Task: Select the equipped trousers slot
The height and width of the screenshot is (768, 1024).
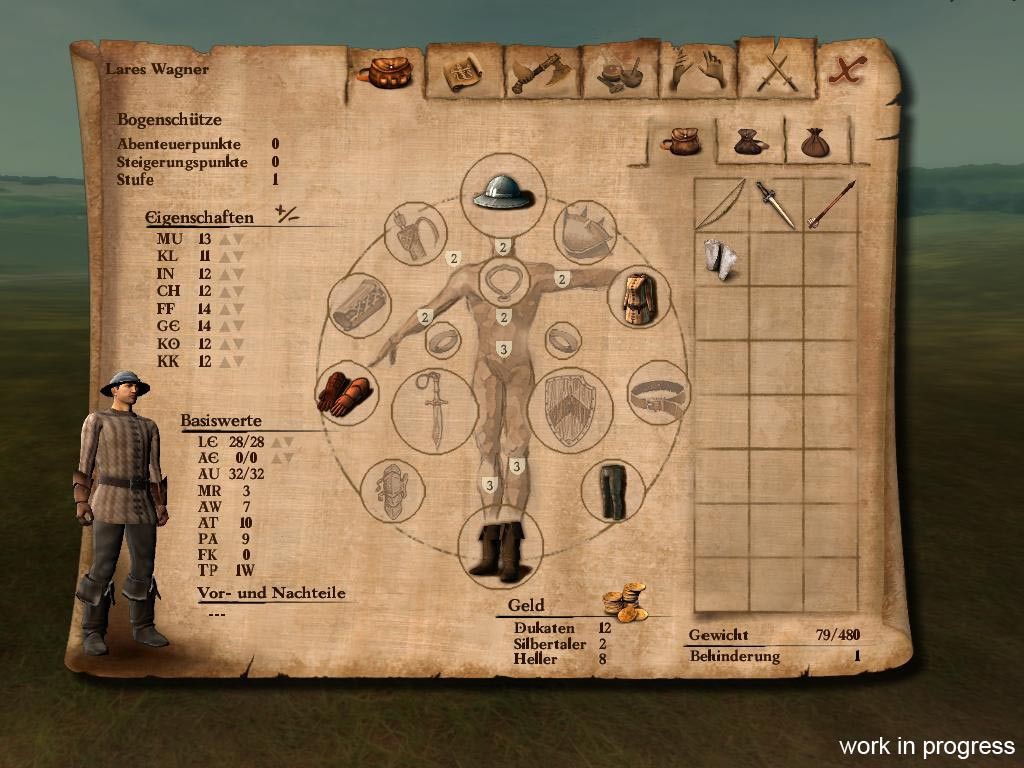Action: [611, 490]
